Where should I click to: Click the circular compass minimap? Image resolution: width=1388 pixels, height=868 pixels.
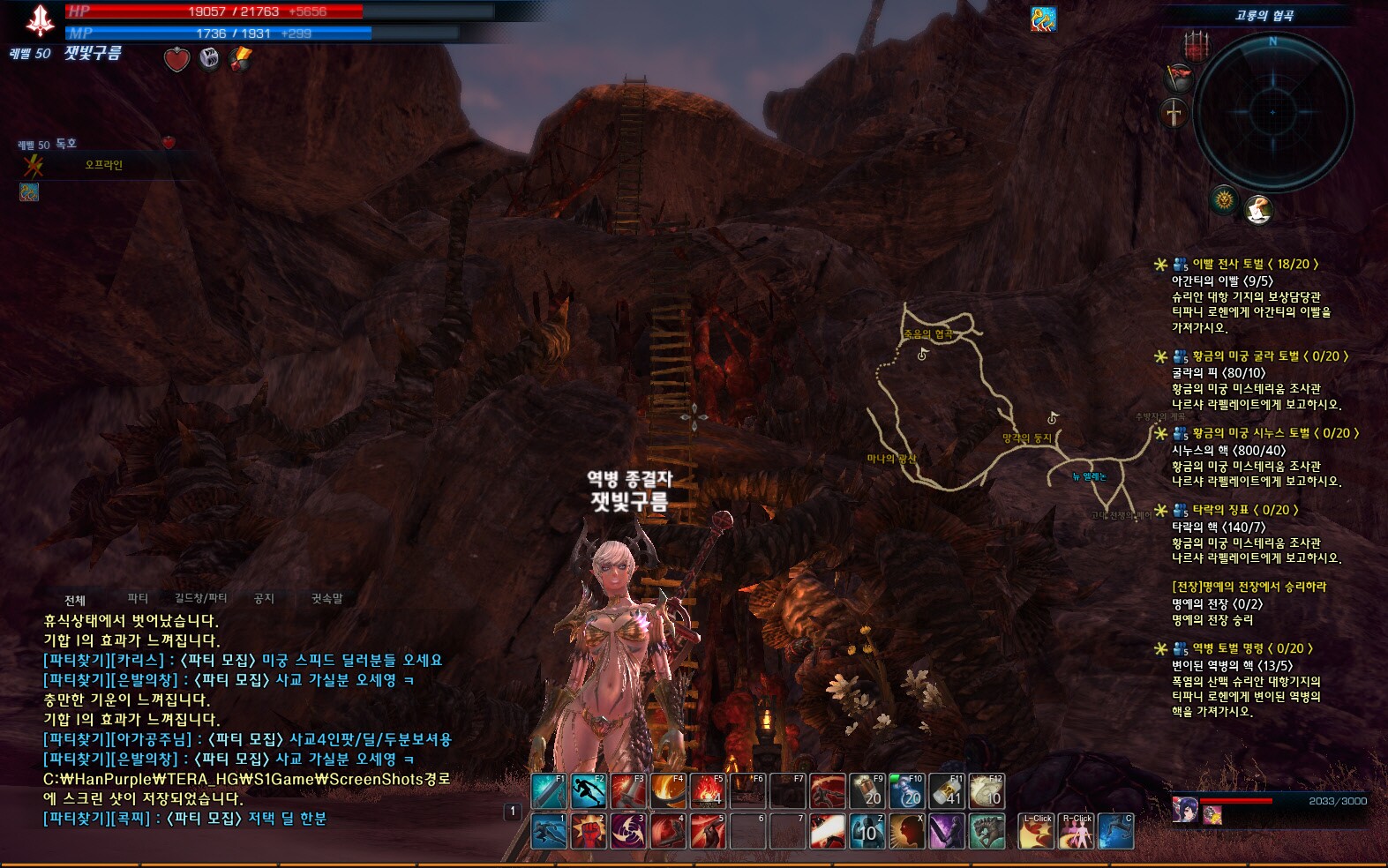[1272, 112]
